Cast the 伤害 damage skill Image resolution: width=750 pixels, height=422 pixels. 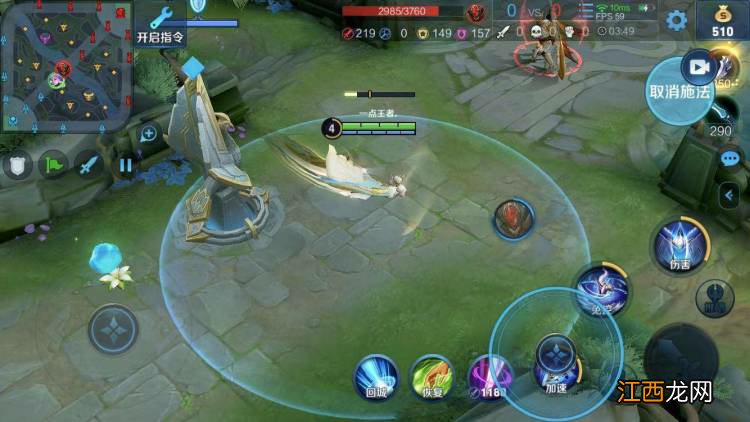[680, 245]
